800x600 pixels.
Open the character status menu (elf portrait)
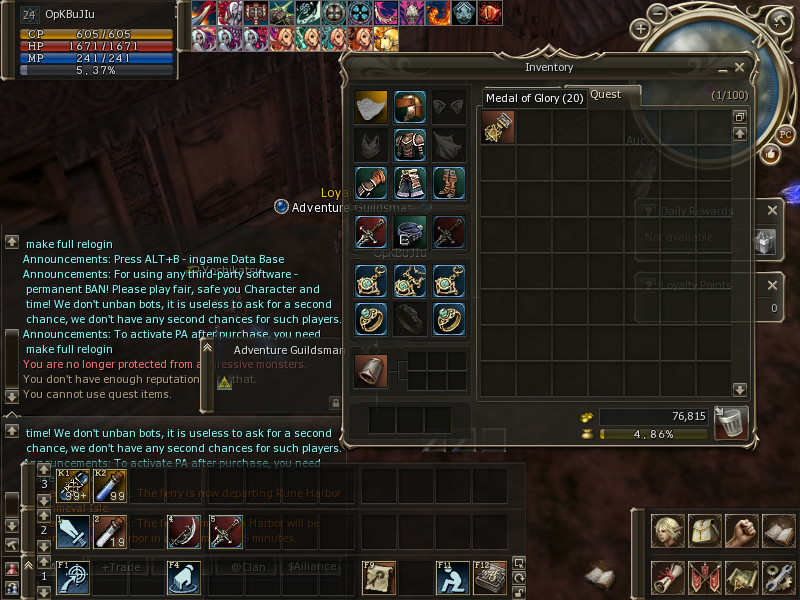point(668,531)
